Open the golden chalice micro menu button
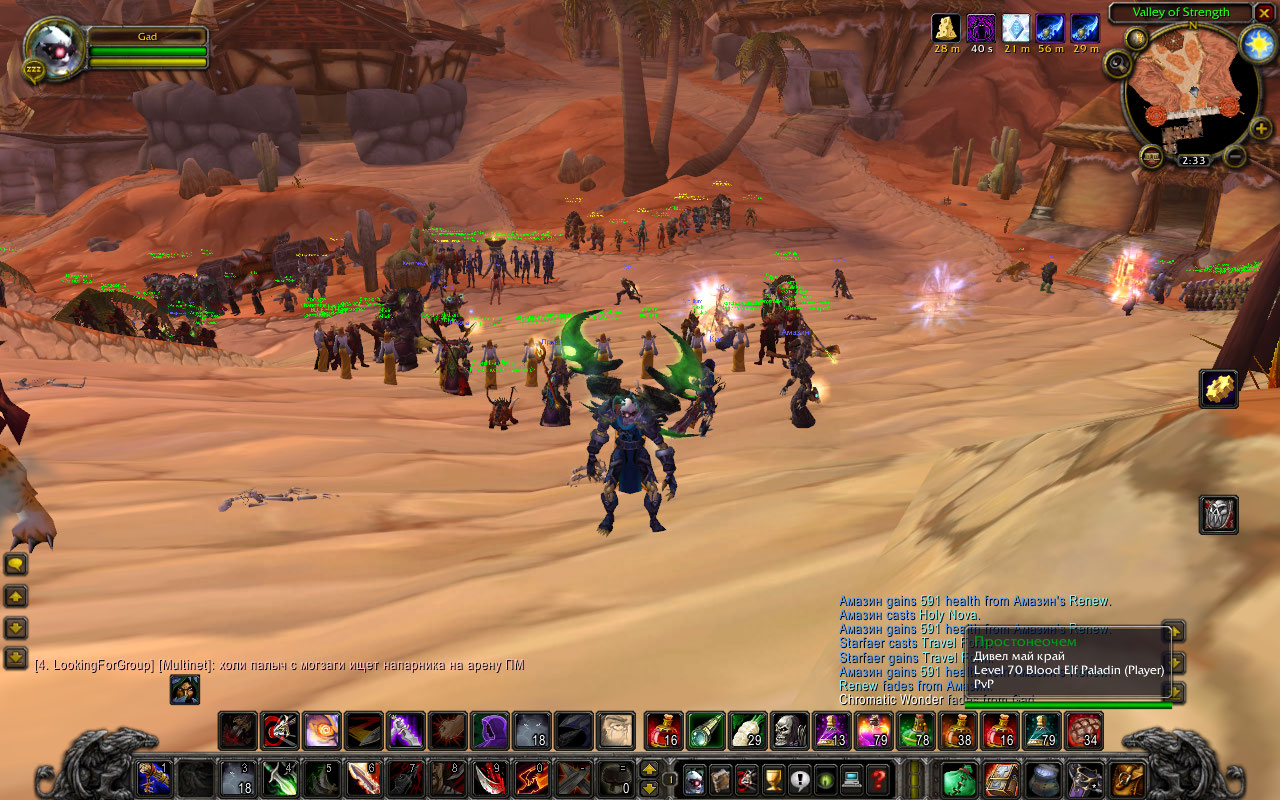Viewport: 1280px width, 800px height. pos(773,779)
